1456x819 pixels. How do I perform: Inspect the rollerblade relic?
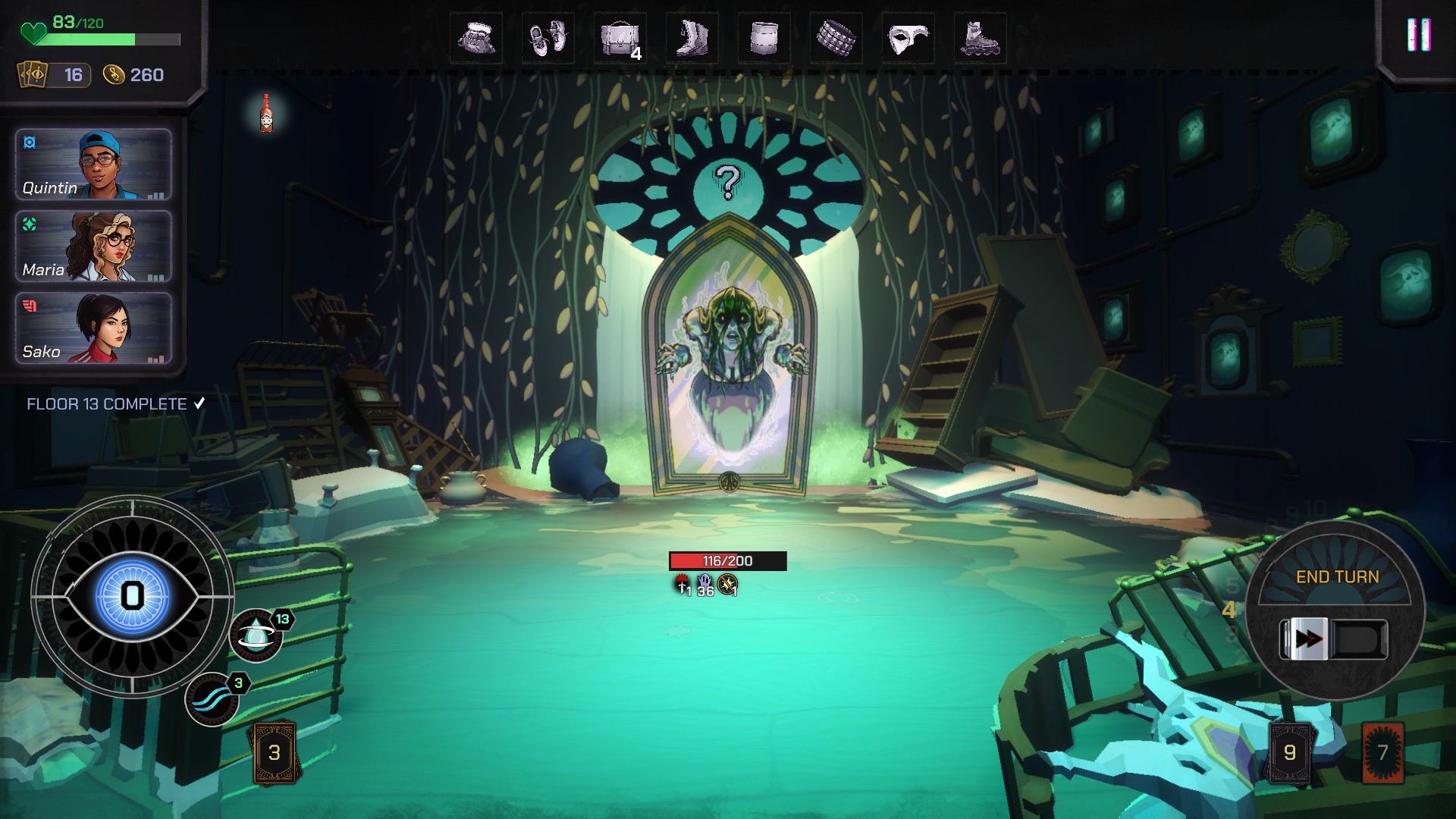coord(980,38)
